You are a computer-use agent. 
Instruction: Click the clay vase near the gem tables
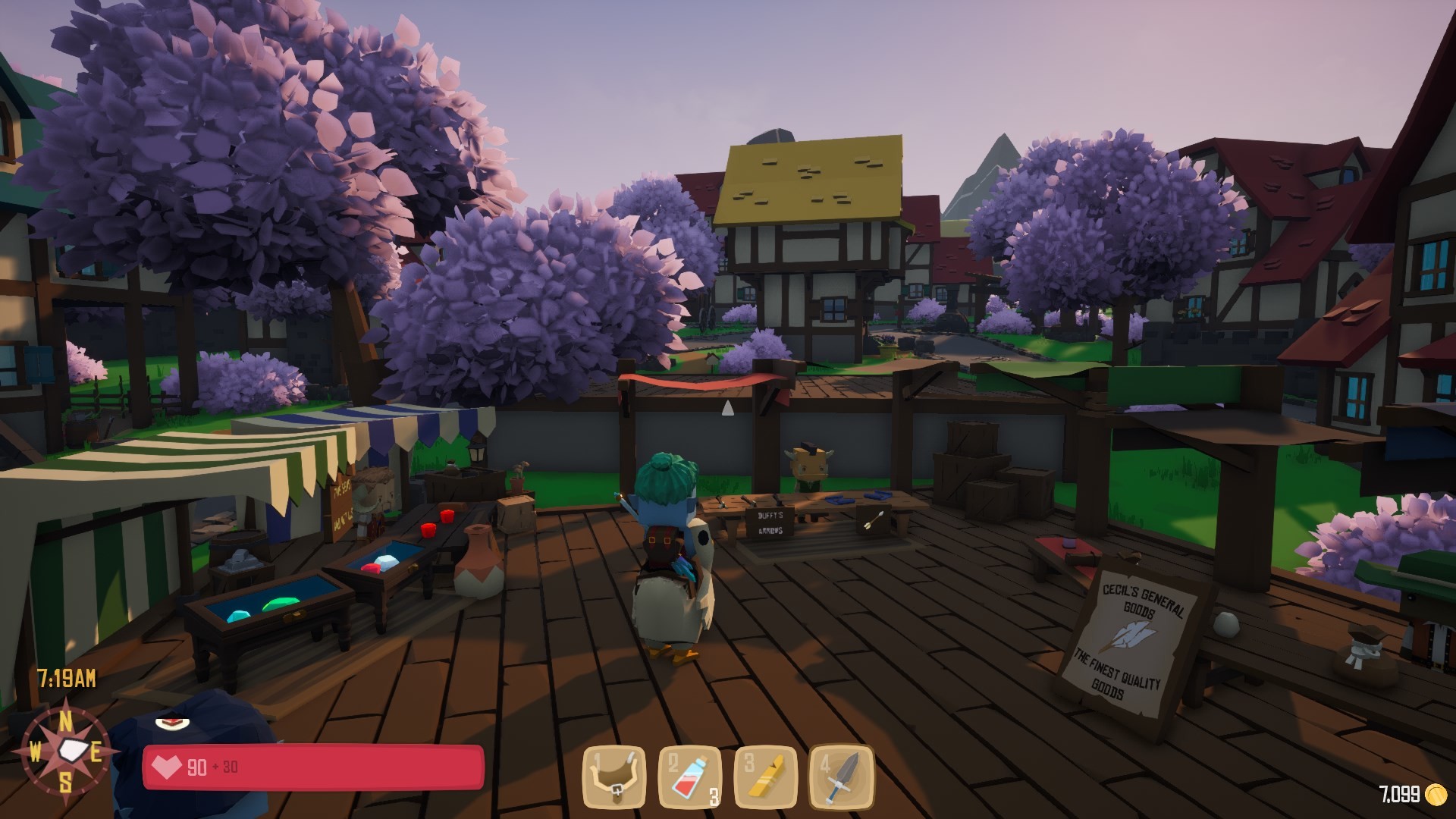[479, 564]
